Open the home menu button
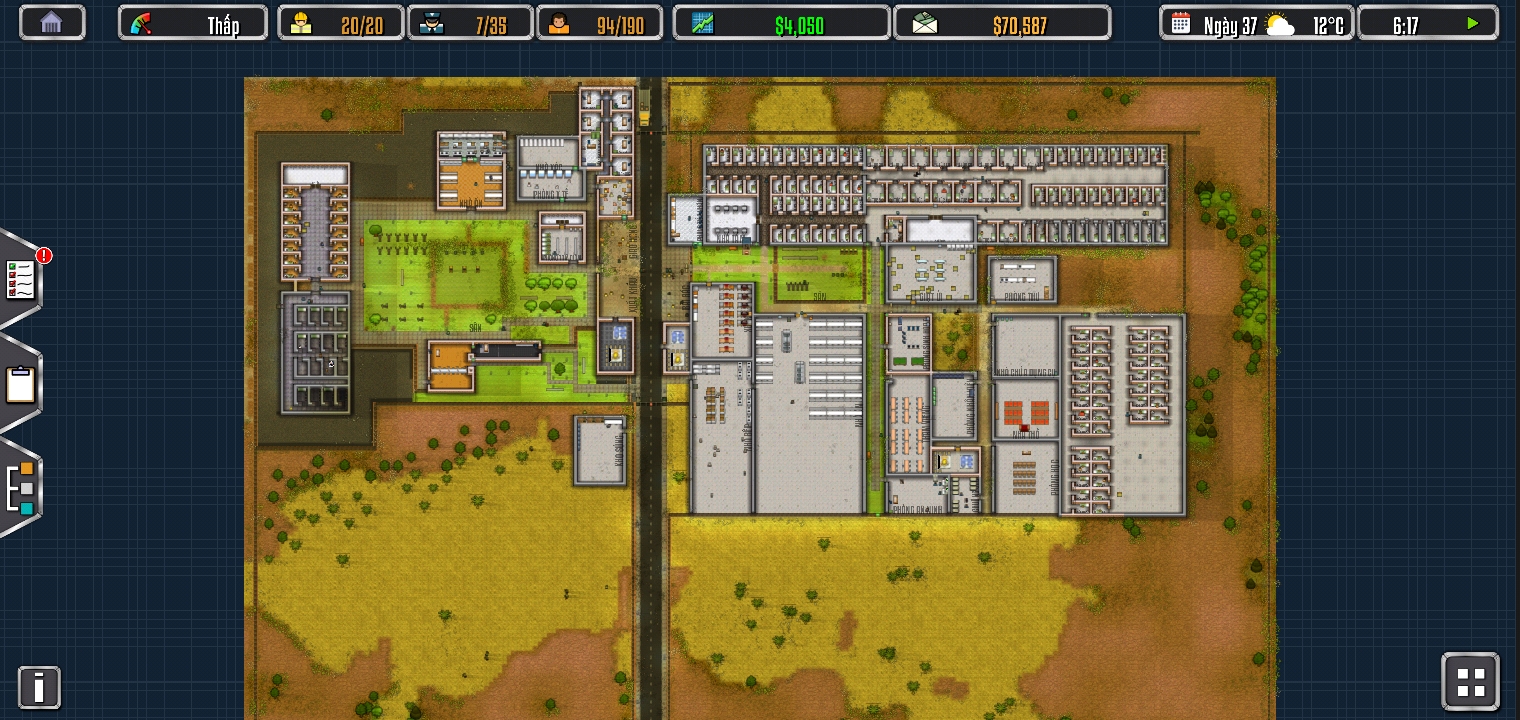Viewport: 1520px width, 720px height. [52, 23]
